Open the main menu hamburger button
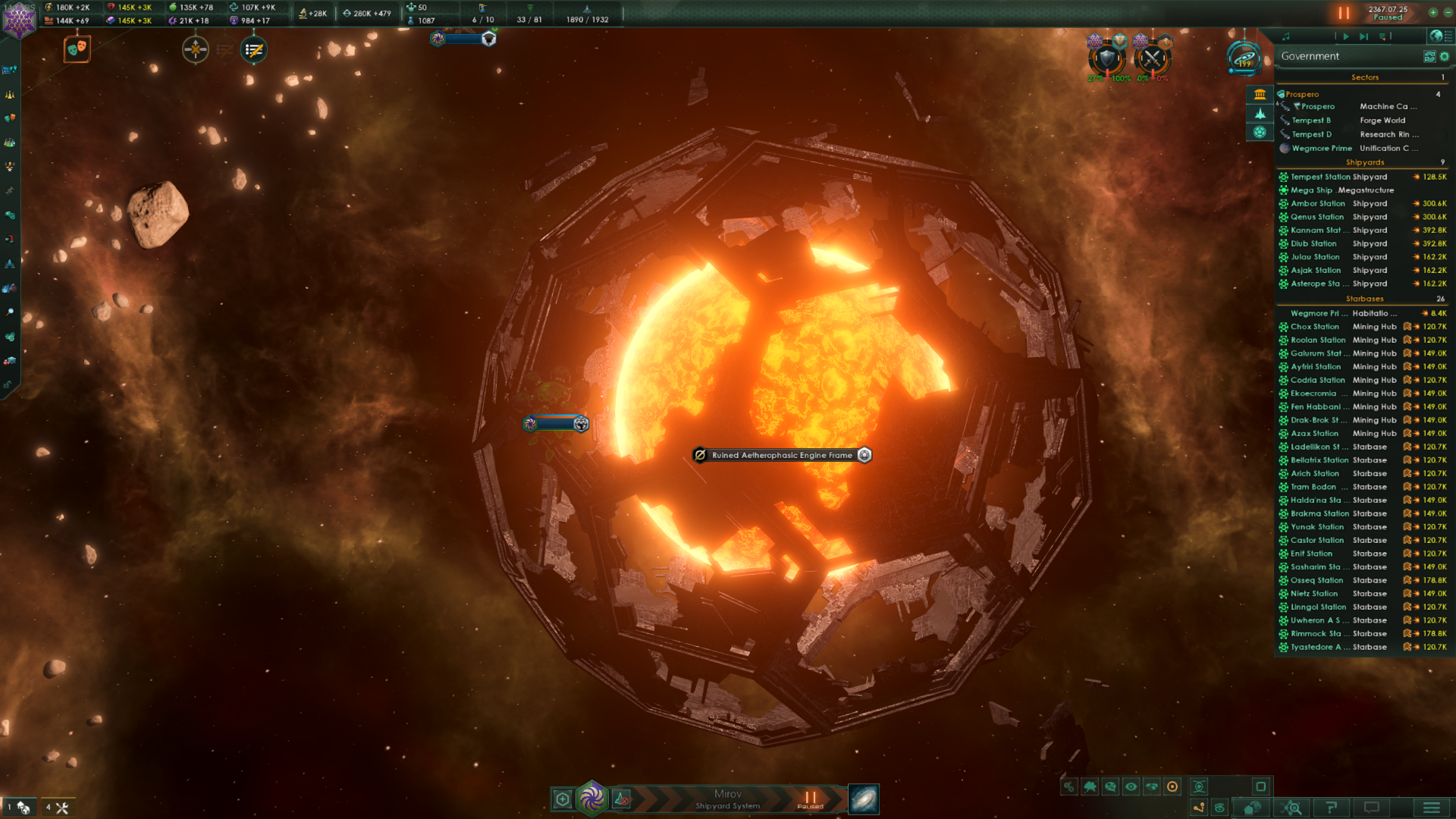Viewport: 1456px width, 819px height. tap(1431, 808)
